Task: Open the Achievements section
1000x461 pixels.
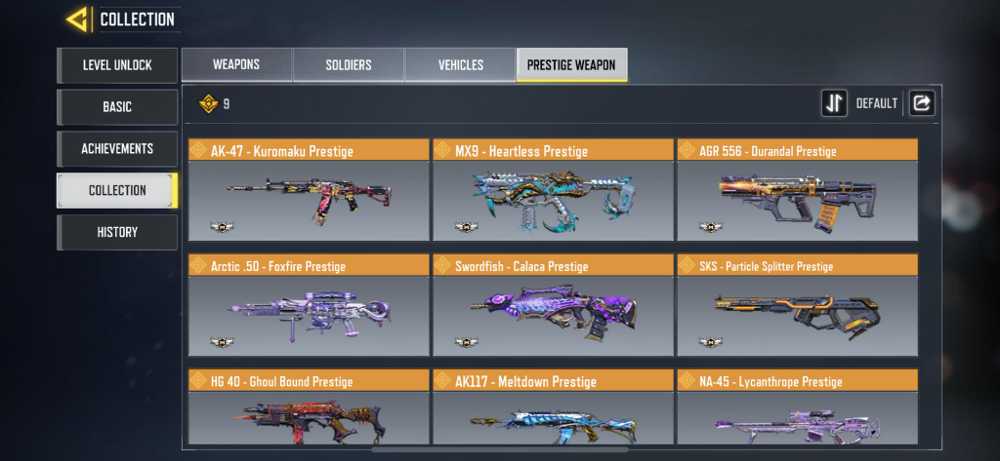Action: pos(117,149)
